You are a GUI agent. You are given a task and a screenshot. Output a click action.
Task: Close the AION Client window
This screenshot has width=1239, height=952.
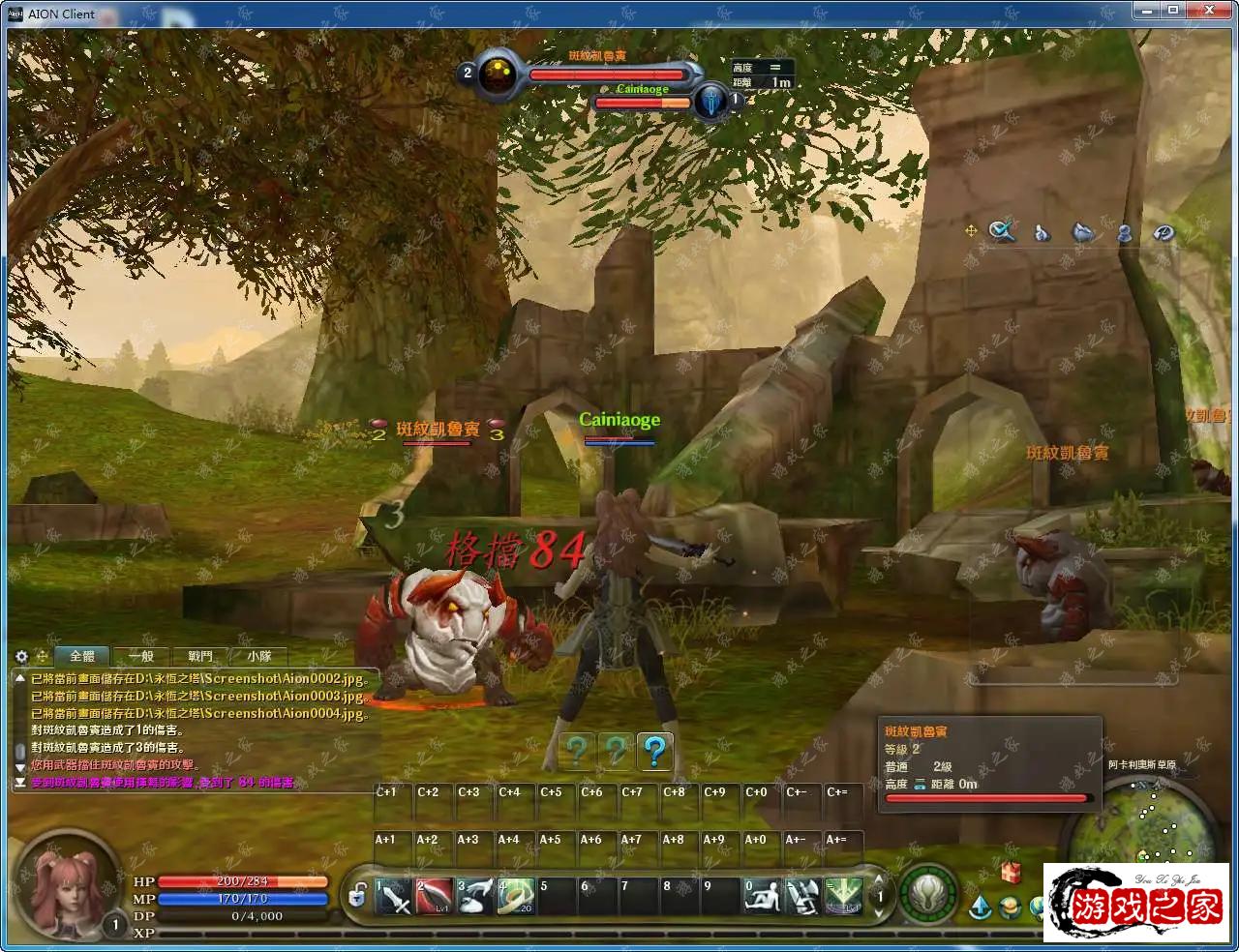pyautogui.click(x=1210, y=11)
